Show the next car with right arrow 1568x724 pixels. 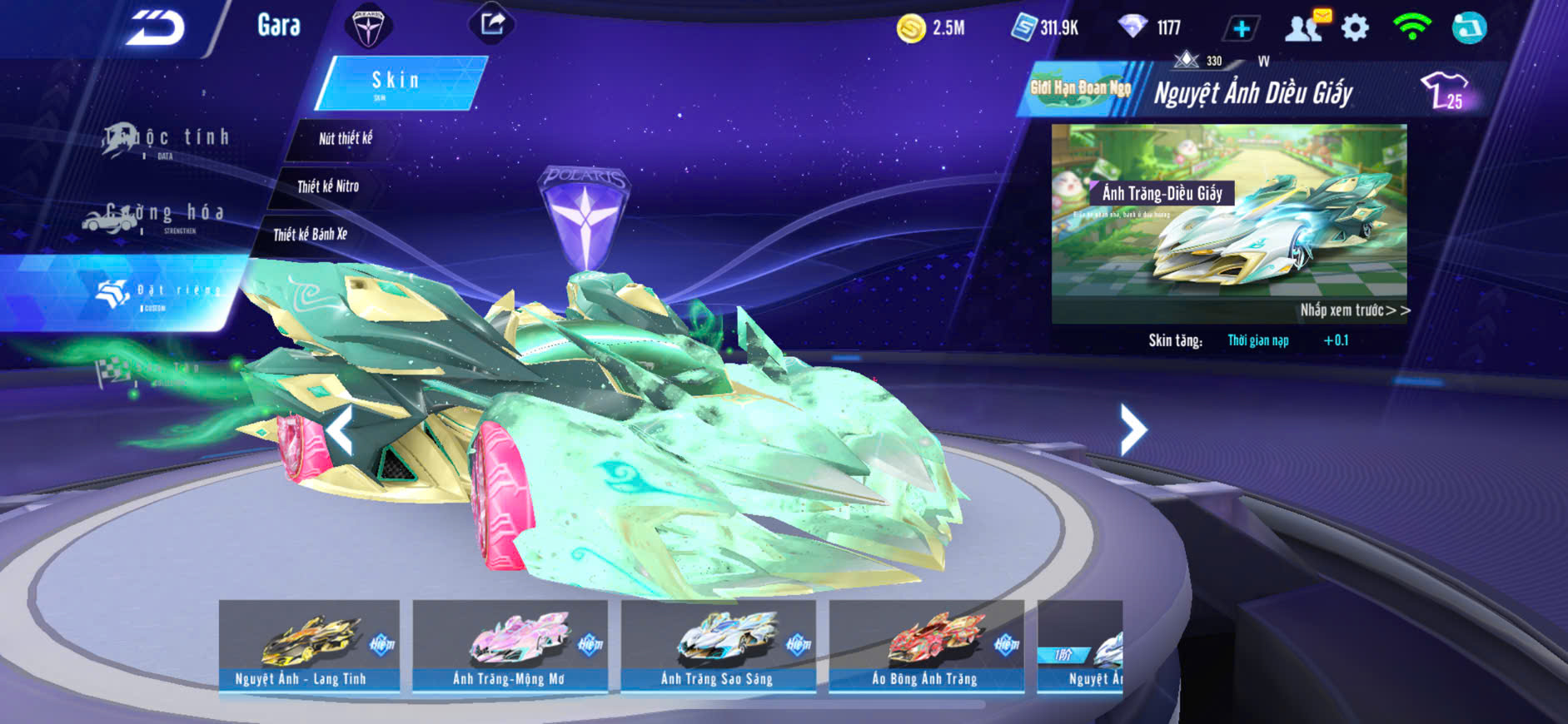(x=1132, y=429)
